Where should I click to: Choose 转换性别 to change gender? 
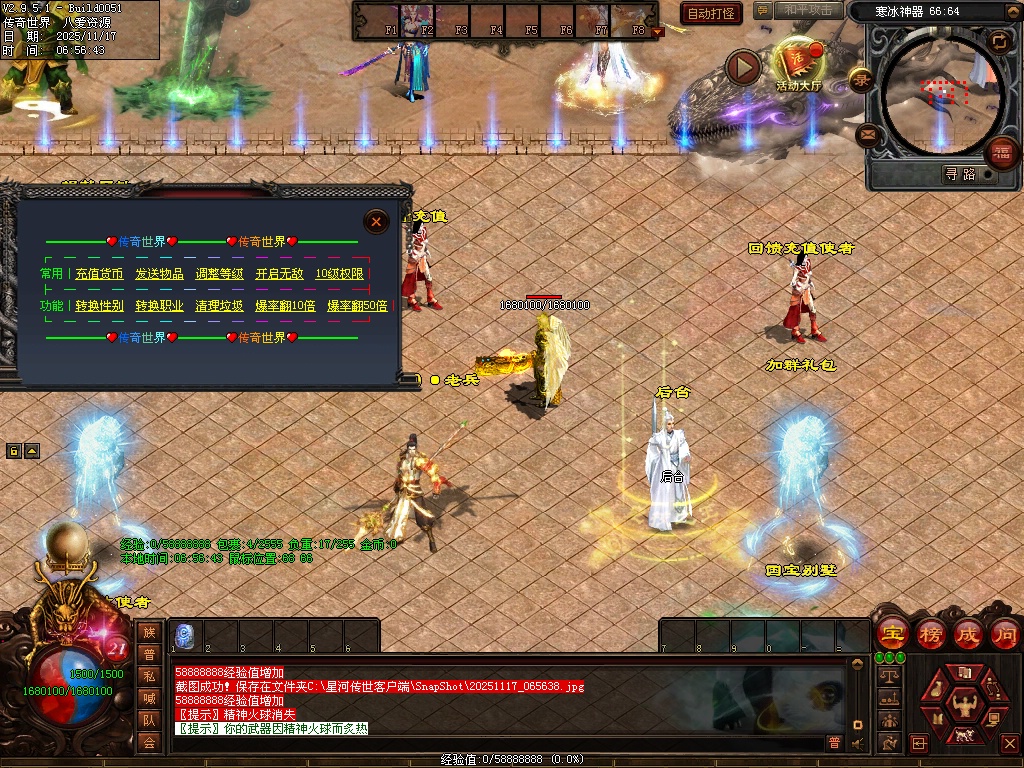tap(99, 306)
